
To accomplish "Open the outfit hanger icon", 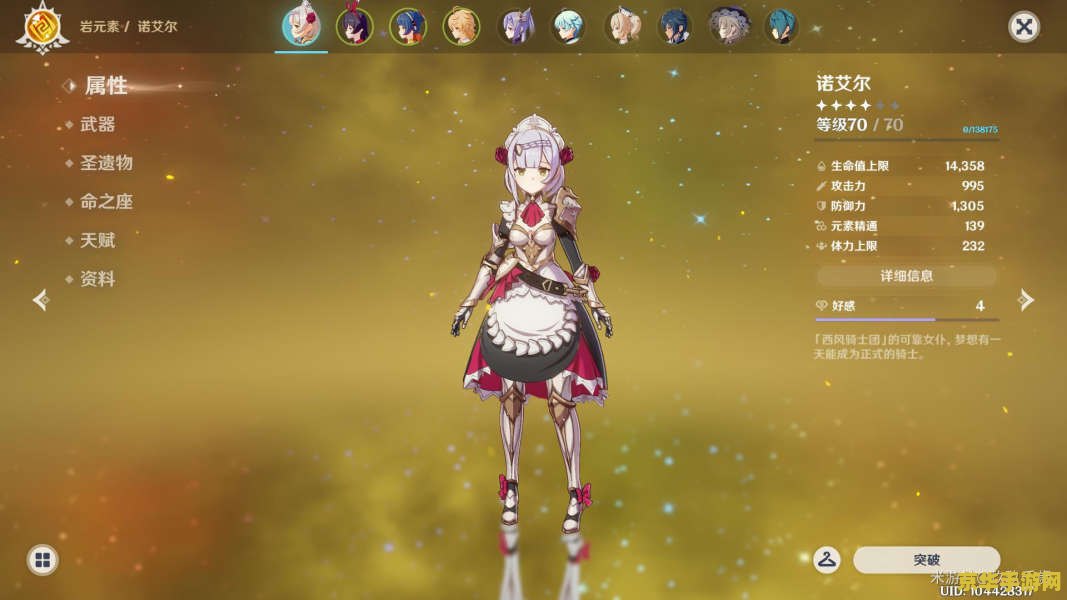I will [827, 560].
